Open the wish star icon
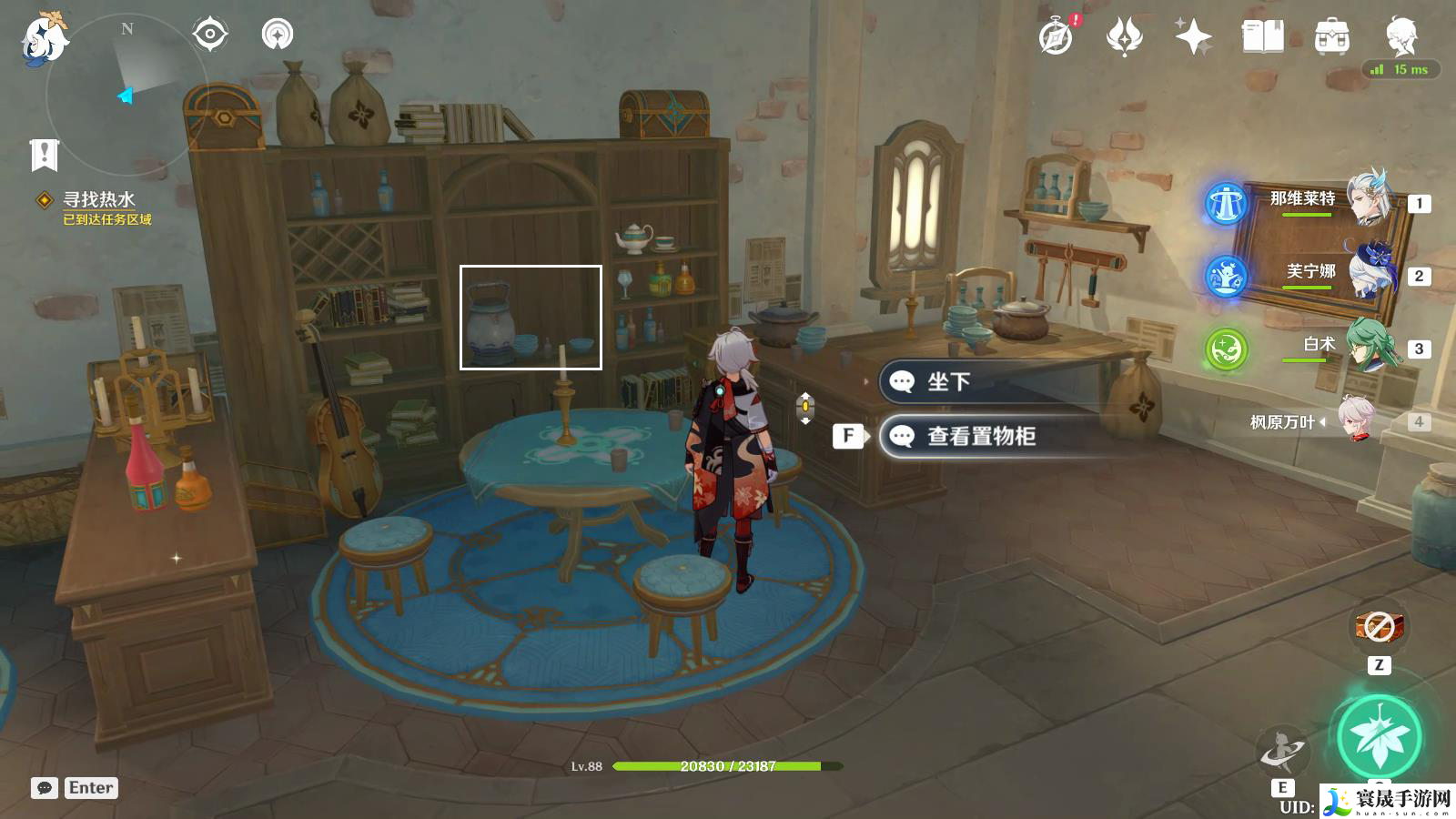The image size is (1456, 819). pyautogui.click(x=1193, y=37)
